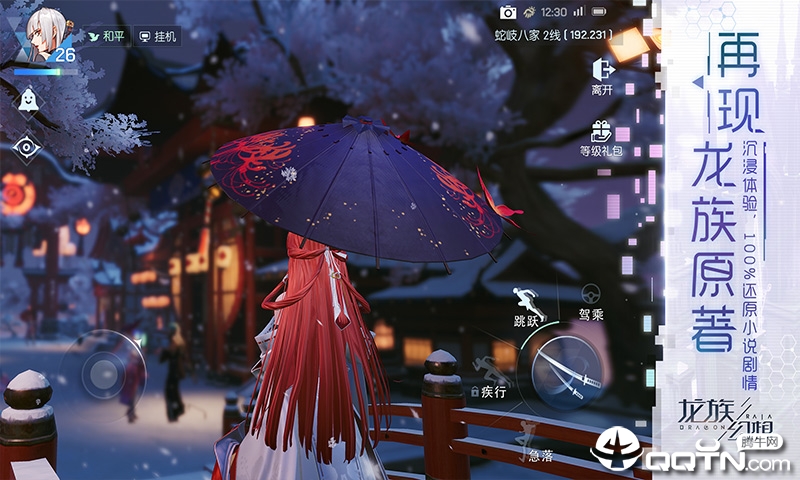
Task: Select the 蛇岐八家 2线 channel label
Action: [554, 36]
